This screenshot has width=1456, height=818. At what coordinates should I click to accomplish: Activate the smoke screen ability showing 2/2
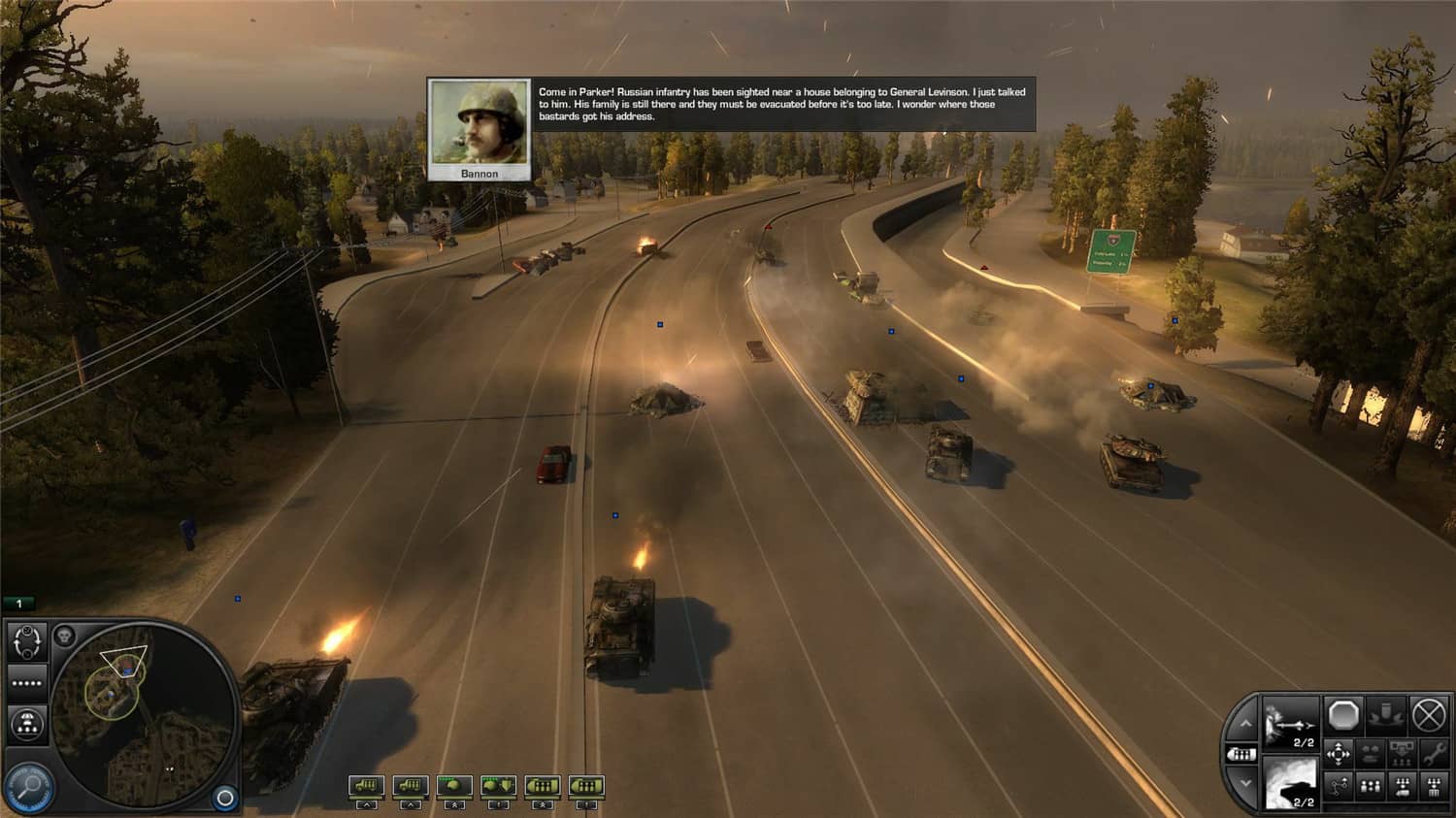[1291, 781]
